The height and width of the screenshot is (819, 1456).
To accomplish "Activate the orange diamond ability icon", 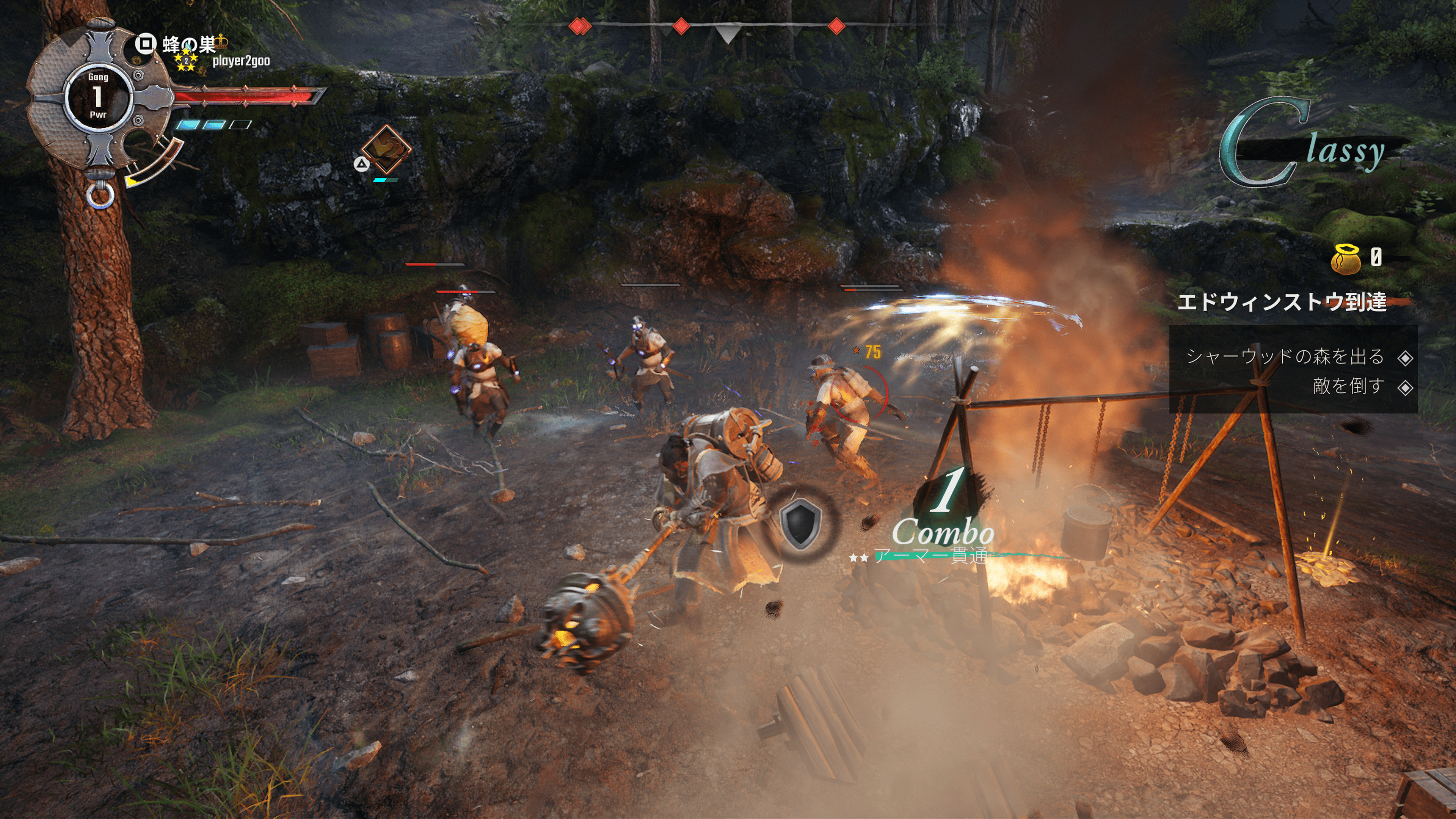I will [x=386, y=149].
